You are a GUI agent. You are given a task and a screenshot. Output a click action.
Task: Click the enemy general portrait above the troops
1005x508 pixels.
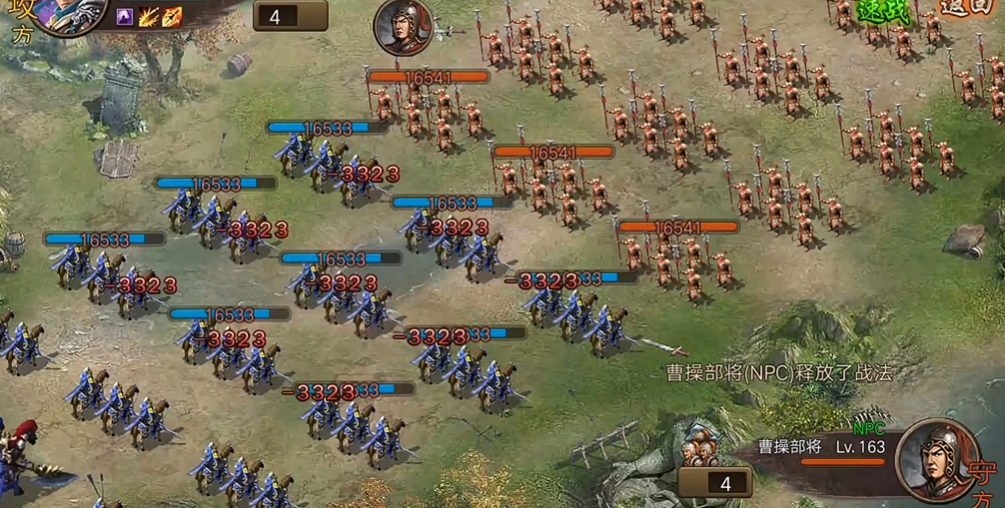coord(404,27)
